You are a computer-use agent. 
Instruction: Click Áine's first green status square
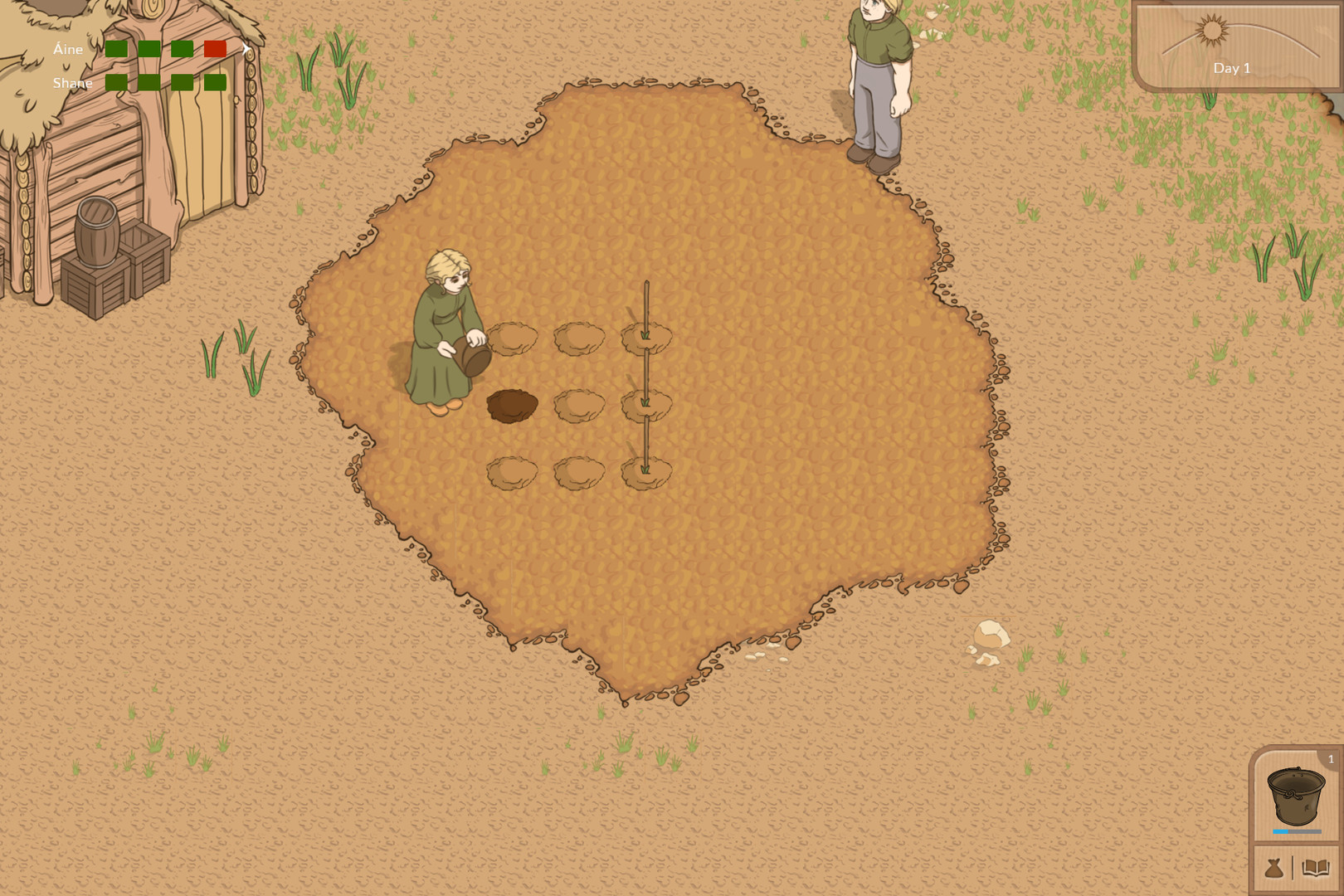(x=116, y=50)
